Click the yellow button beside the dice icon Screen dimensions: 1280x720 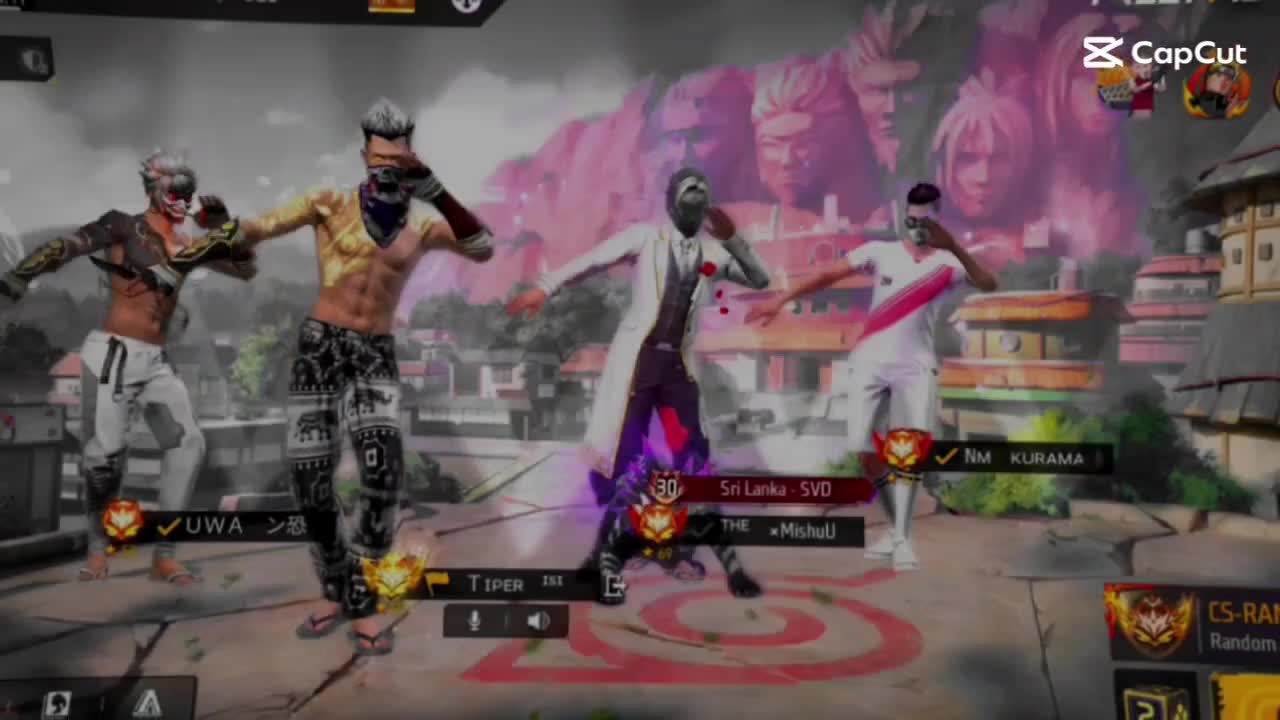[1245, 698]
